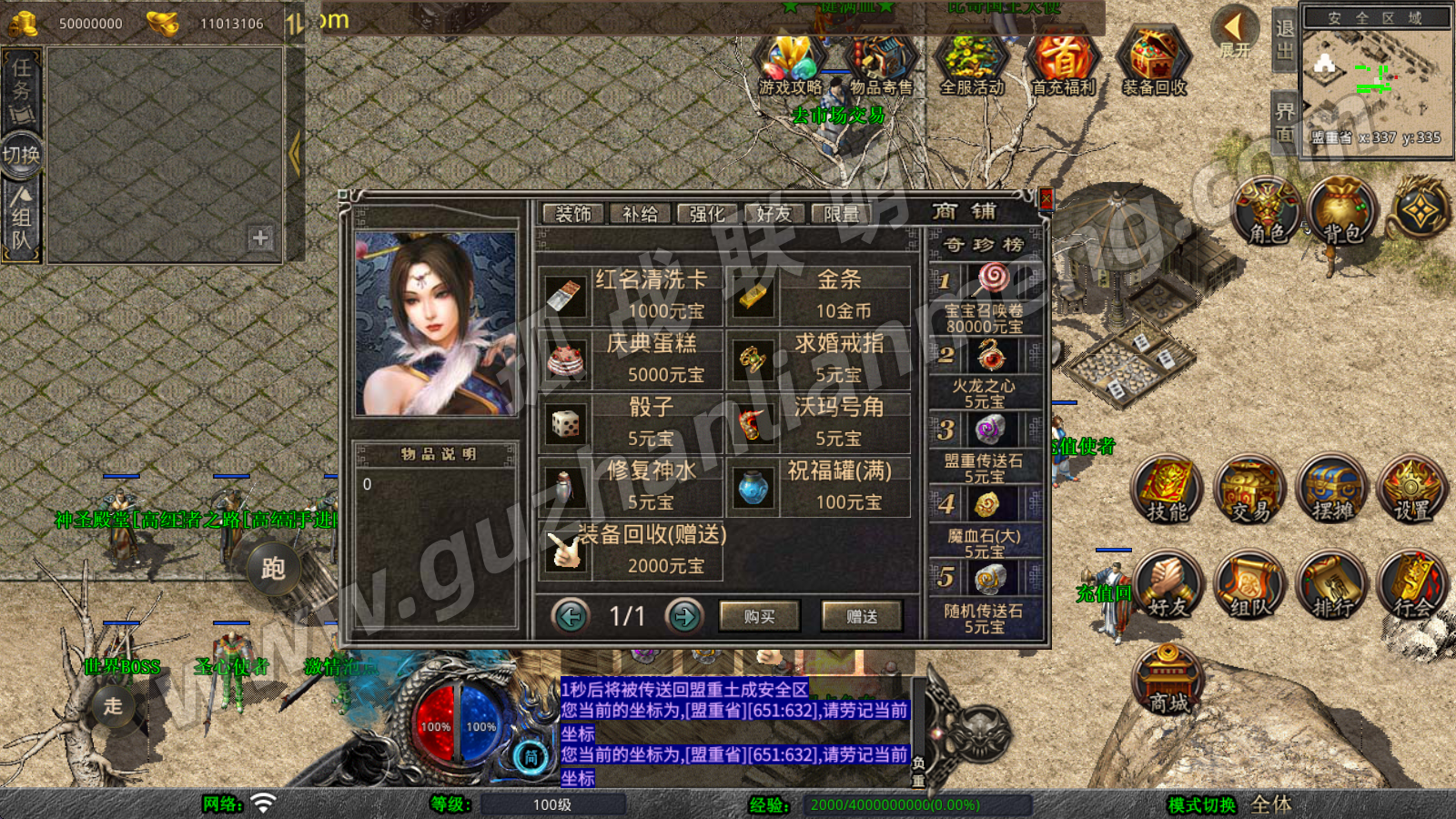The width and height of the screenshot is (1456, 819).
Task: Switch to the 限量 tab
Action: point(841,214)
